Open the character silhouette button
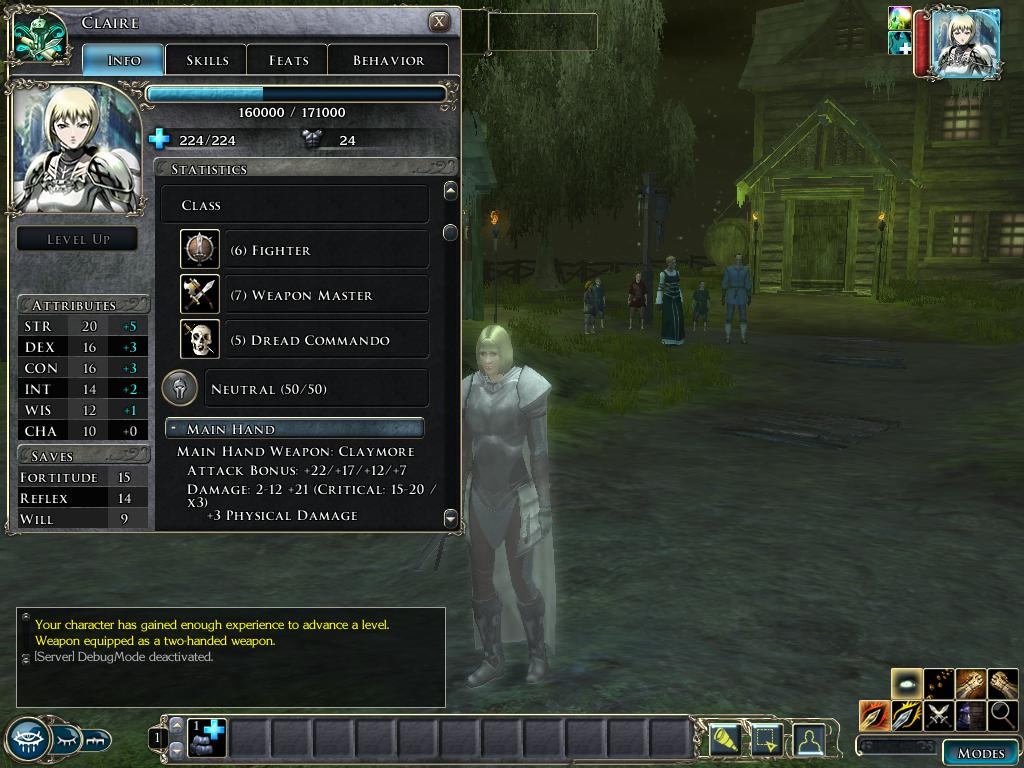Viewport: 1024px width, 768px height. (808, 739)
